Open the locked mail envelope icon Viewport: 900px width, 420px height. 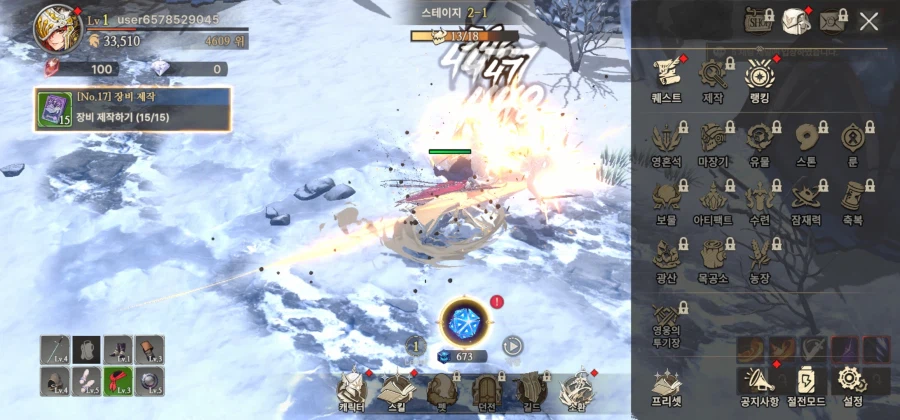[832, 20]
